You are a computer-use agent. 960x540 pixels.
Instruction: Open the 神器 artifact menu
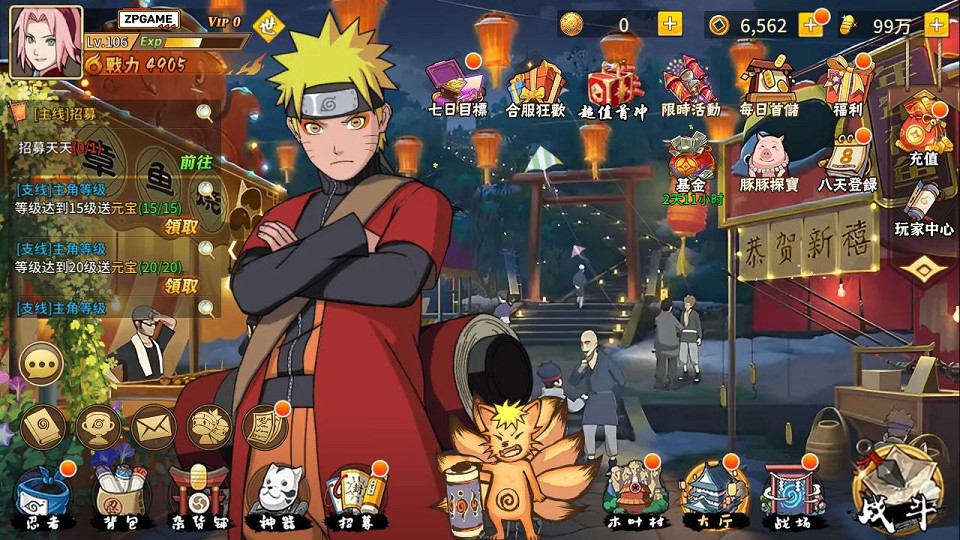tap(277, 495)
